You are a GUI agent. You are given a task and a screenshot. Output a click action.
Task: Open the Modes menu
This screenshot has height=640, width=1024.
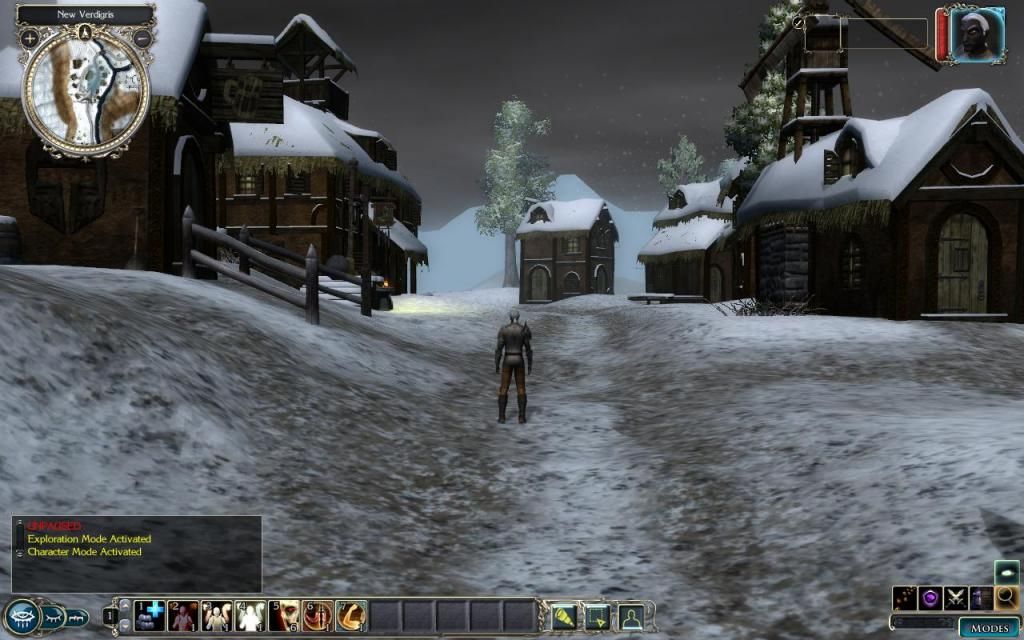[x=988, y=627]
